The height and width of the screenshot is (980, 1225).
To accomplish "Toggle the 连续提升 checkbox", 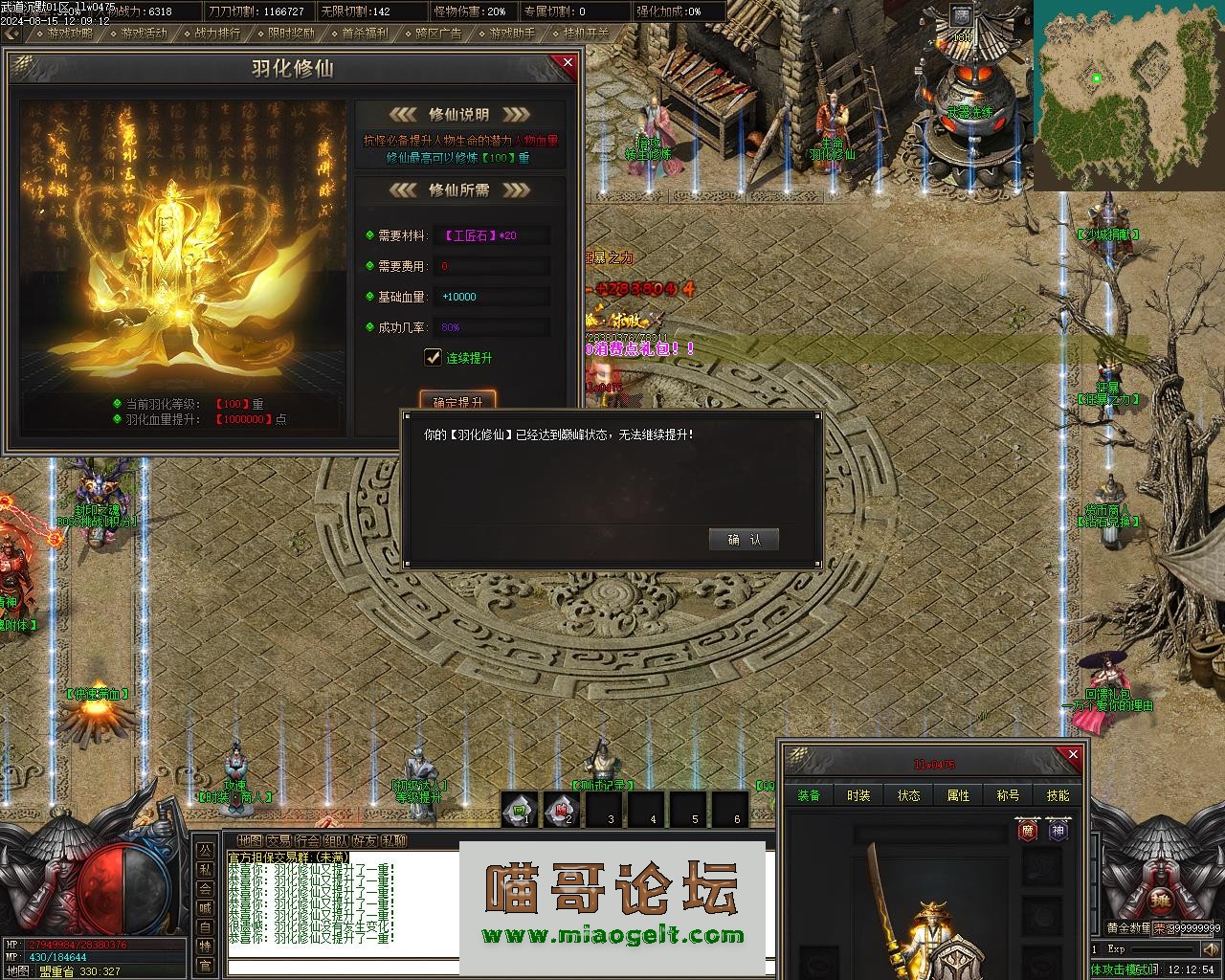I will tap(433, 358).
